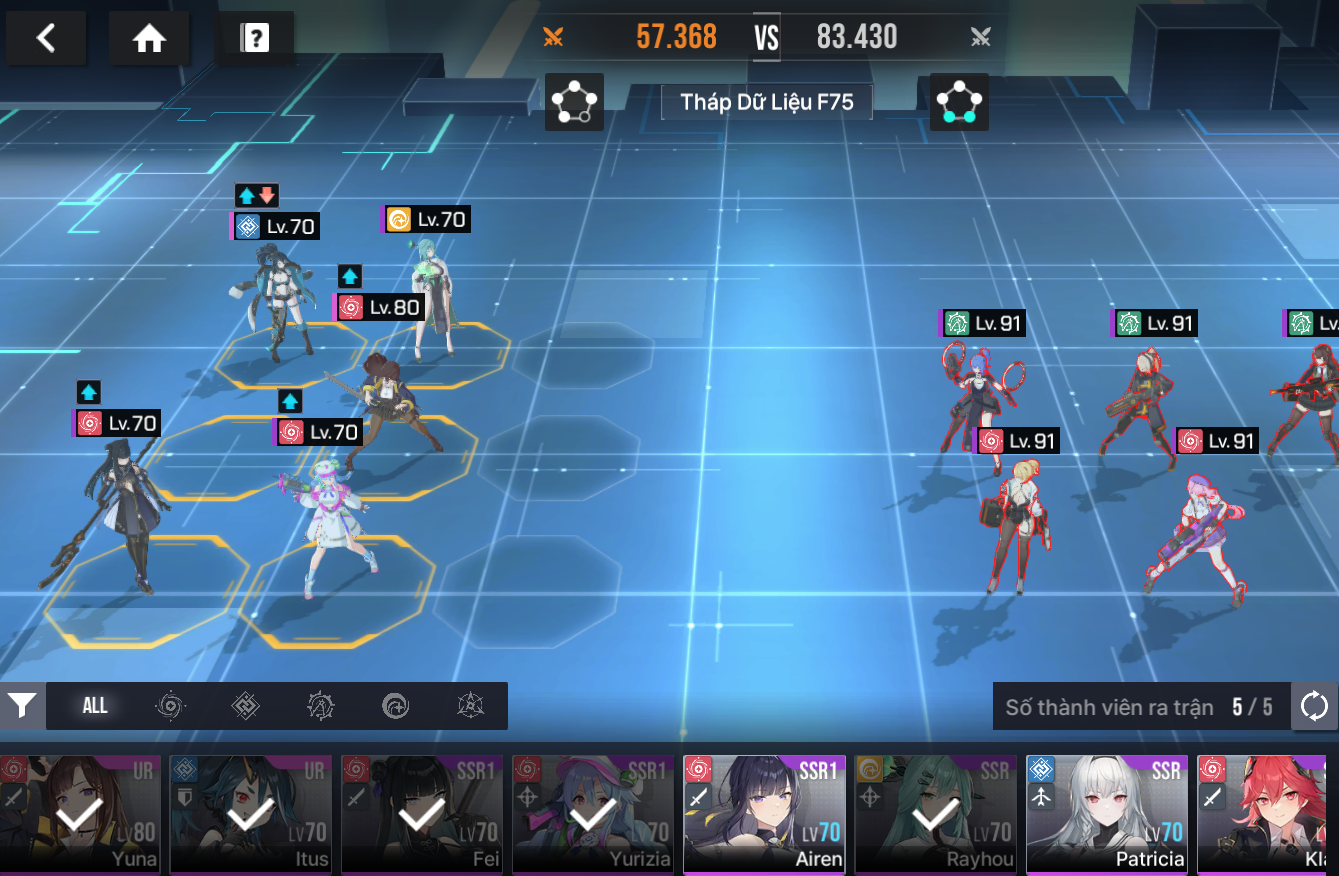
Task: Deselect Yuna from the roster
Action: (x=80, y=814)
